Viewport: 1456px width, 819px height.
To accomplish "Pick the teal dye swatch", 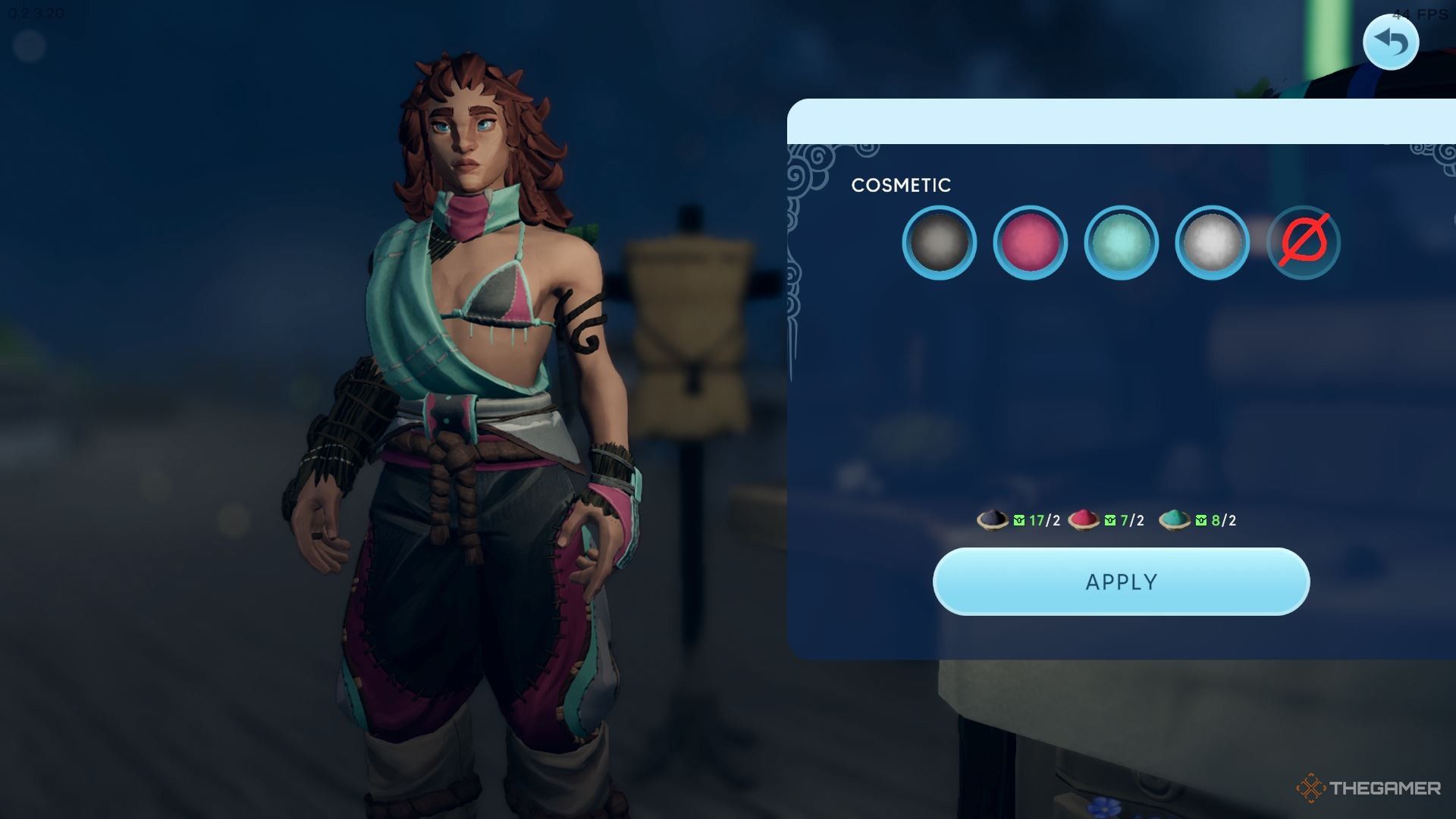I will 1121,243.
